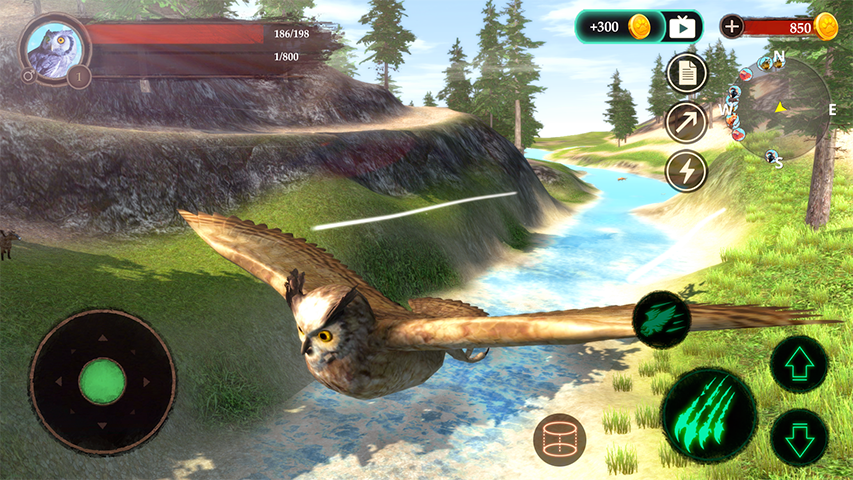This screenshot has height=480, width=853.
Task: Trigger the small green wing skill
Action: click(x=662, y=320)
